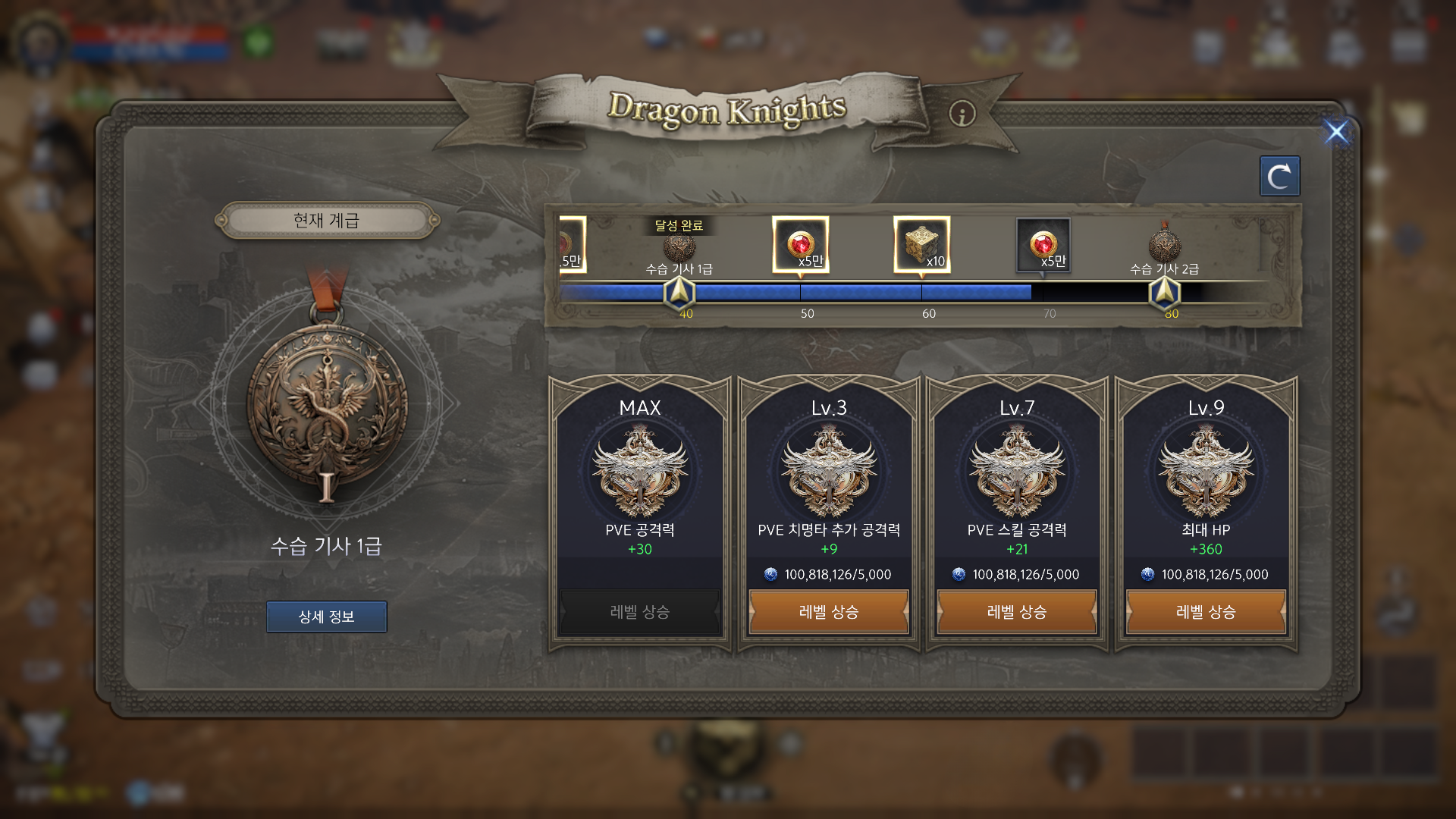The width and height of the screenshot is (1456, 819).
Task: Select the red gem reward at 70
Action: tap(1043, 245)
